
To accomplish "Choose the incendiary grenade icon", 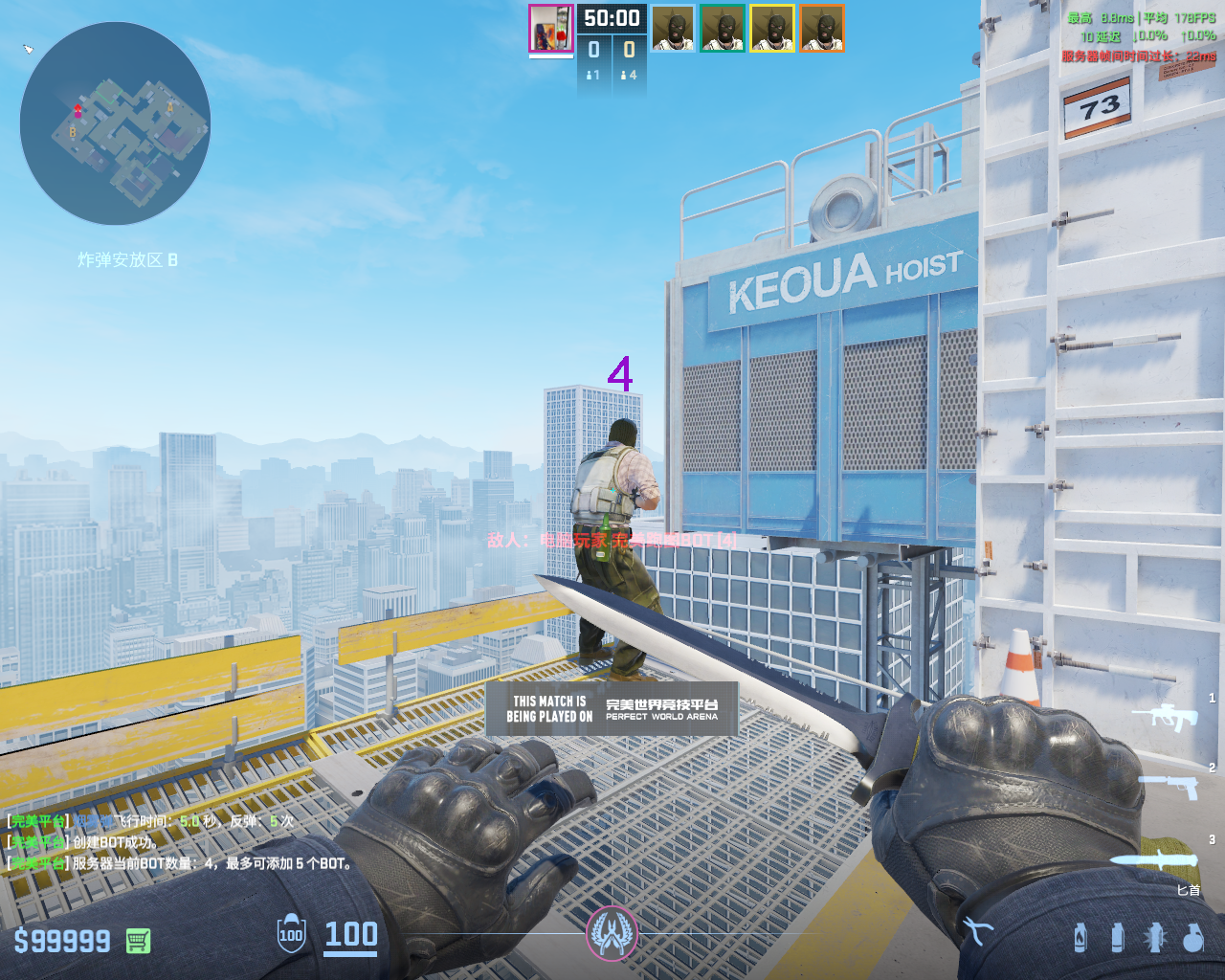I will click(x=1080, y=938).
